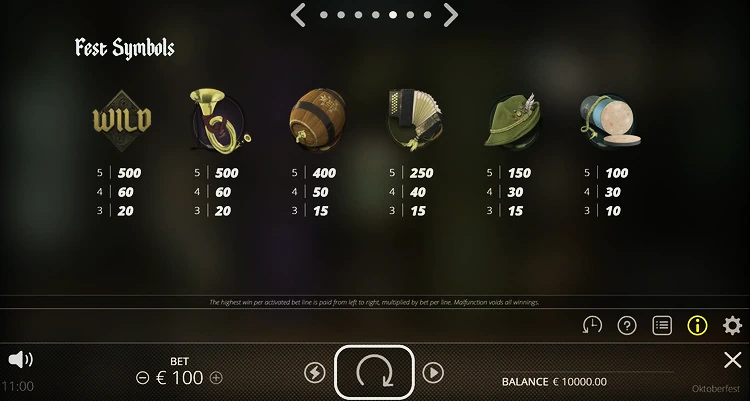The height and width of the screenshot is (401, 750).
Task: Go to the previous paytable page
Action: click(x=297, y=15)
